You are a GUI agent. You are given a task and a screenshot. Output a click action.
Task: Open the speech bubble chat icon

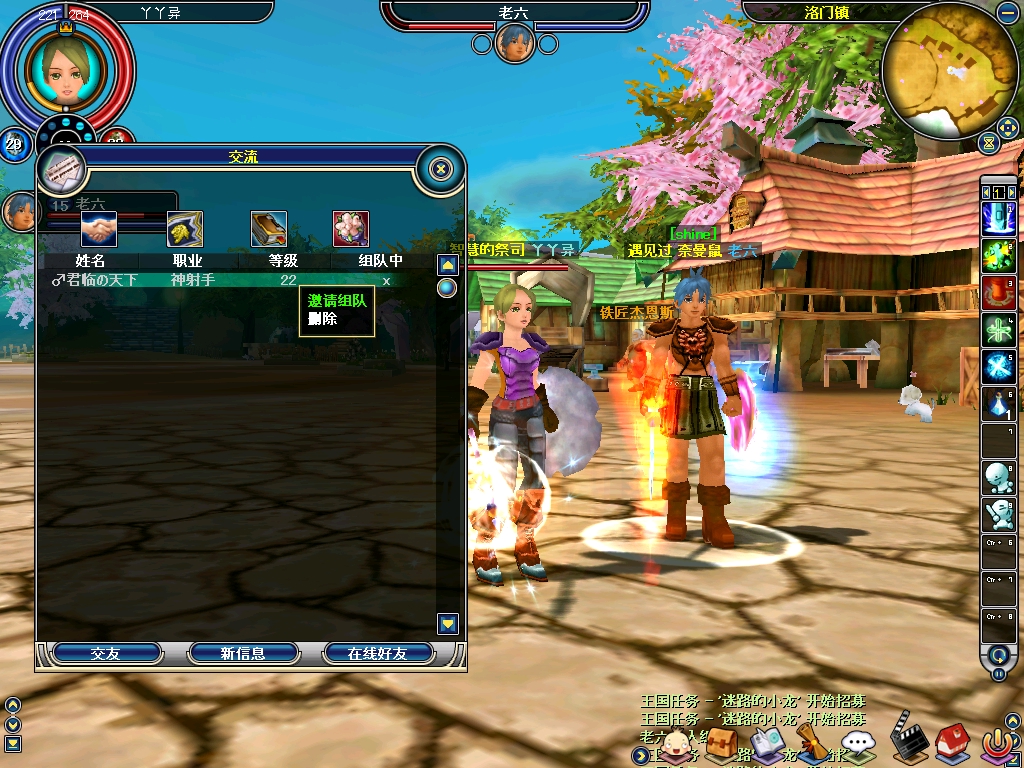[x=858, y=743]
